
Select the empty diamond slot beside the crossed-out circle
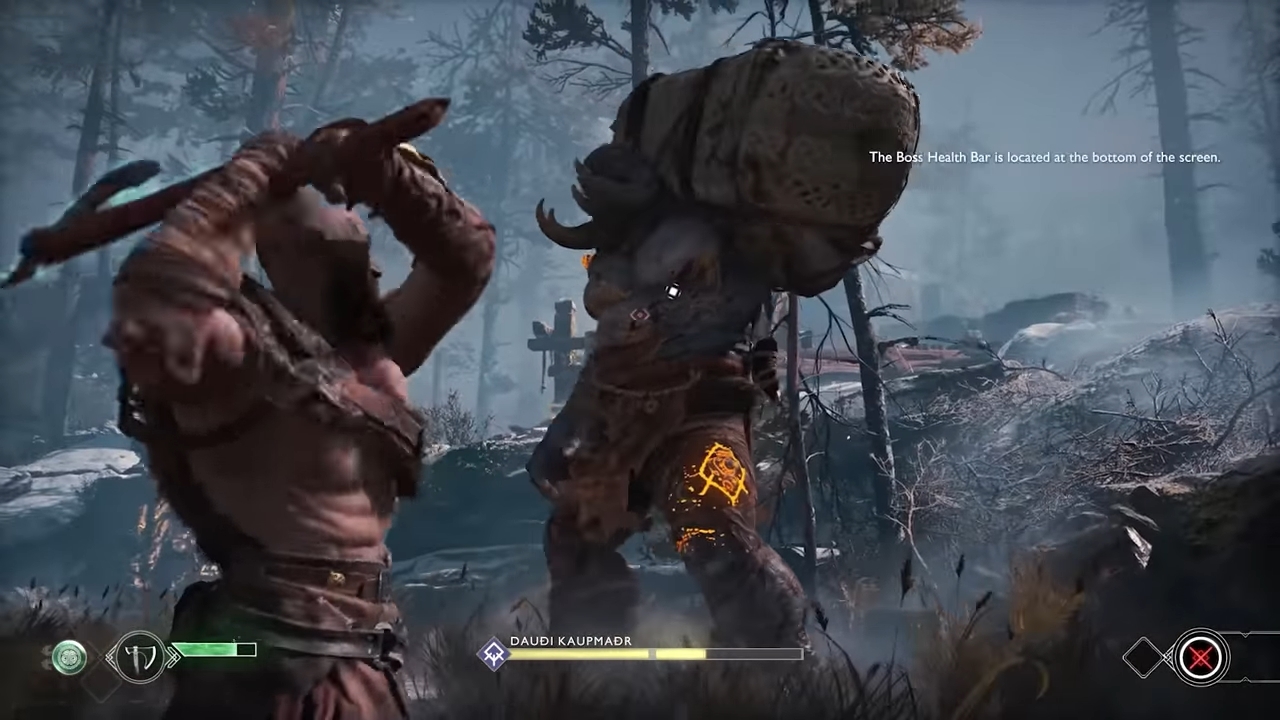(1143, 657)
